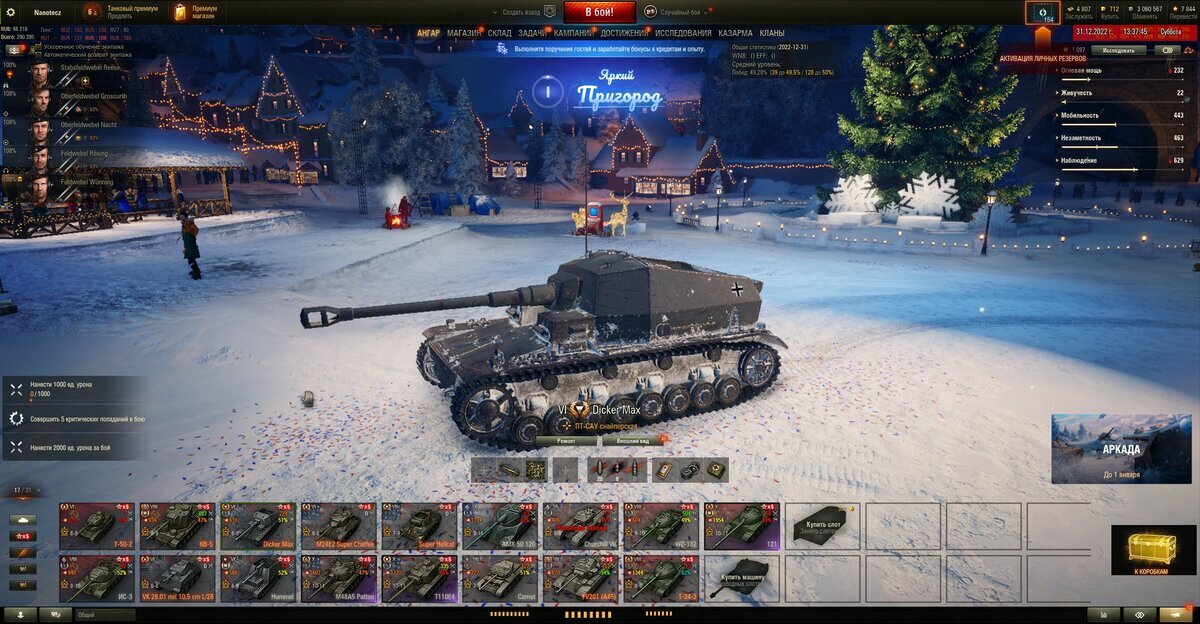The image size is (1200, 624).
Task: Select the ИС-3 tank in the carousel
Action: point(98,578)
